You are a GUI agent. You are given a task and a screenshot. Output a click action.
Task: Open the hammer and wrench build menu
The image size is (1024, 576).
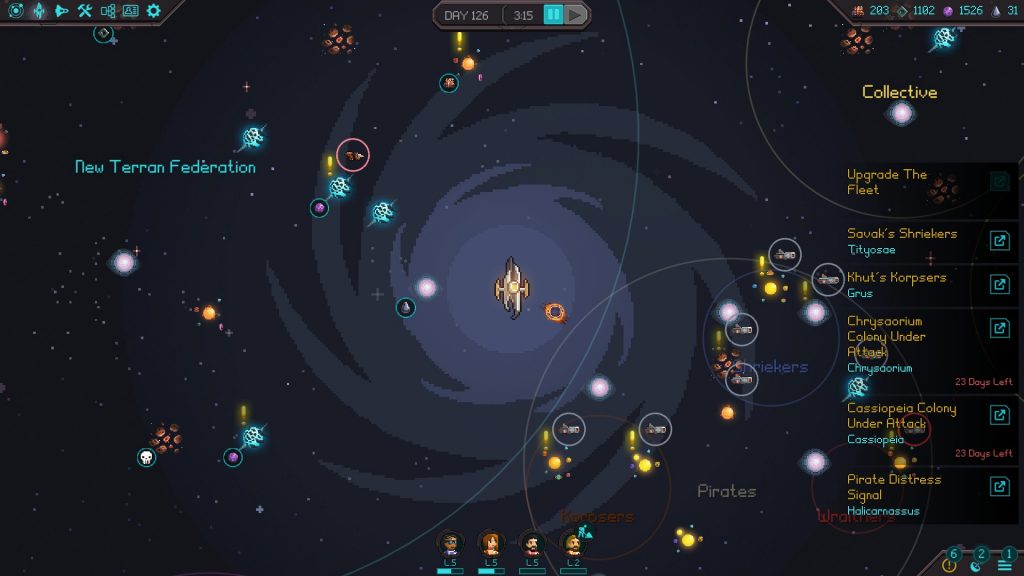click(85, 11)
